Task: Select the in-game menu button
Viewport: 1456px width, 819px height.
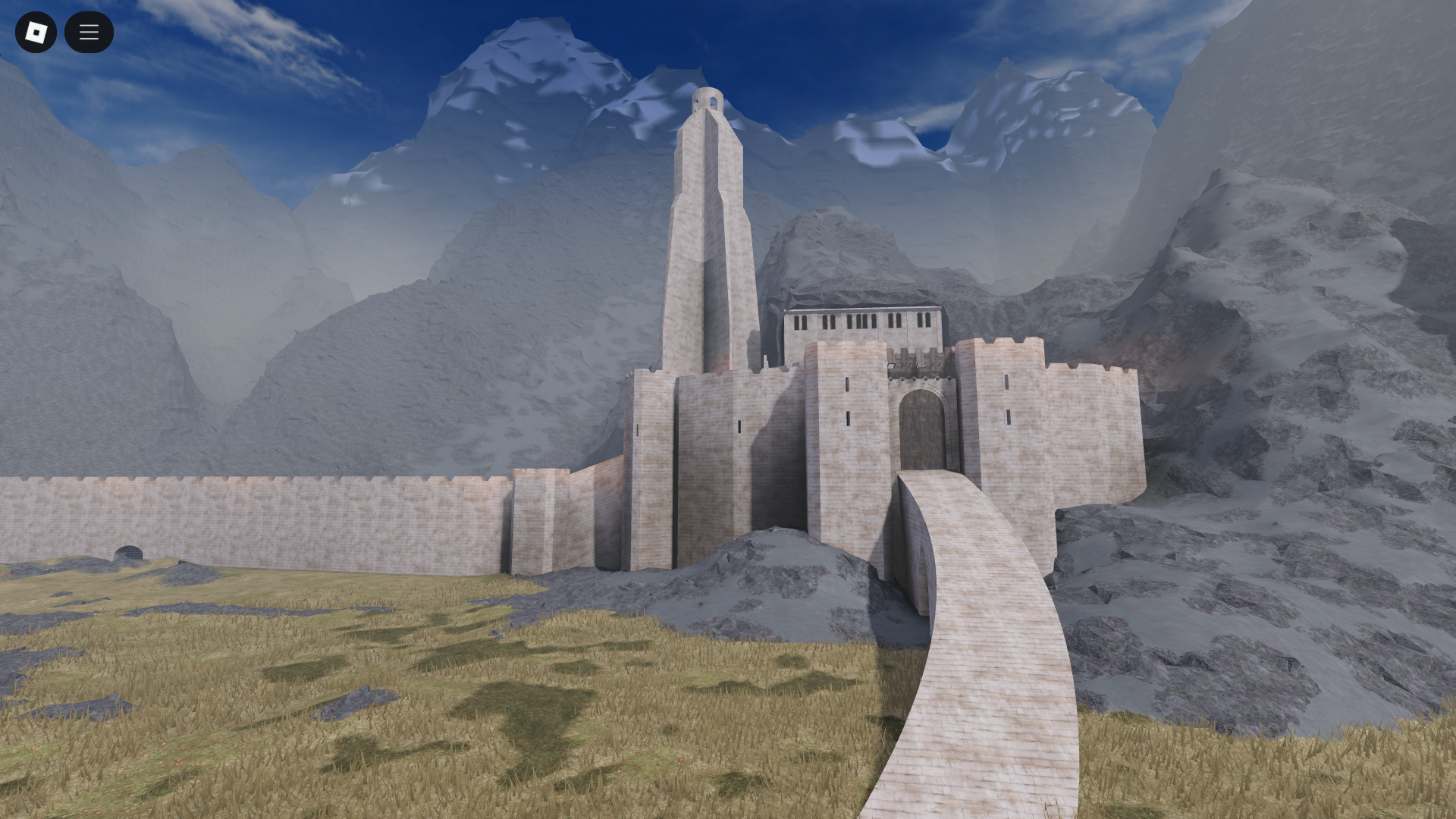Action: 89,33
